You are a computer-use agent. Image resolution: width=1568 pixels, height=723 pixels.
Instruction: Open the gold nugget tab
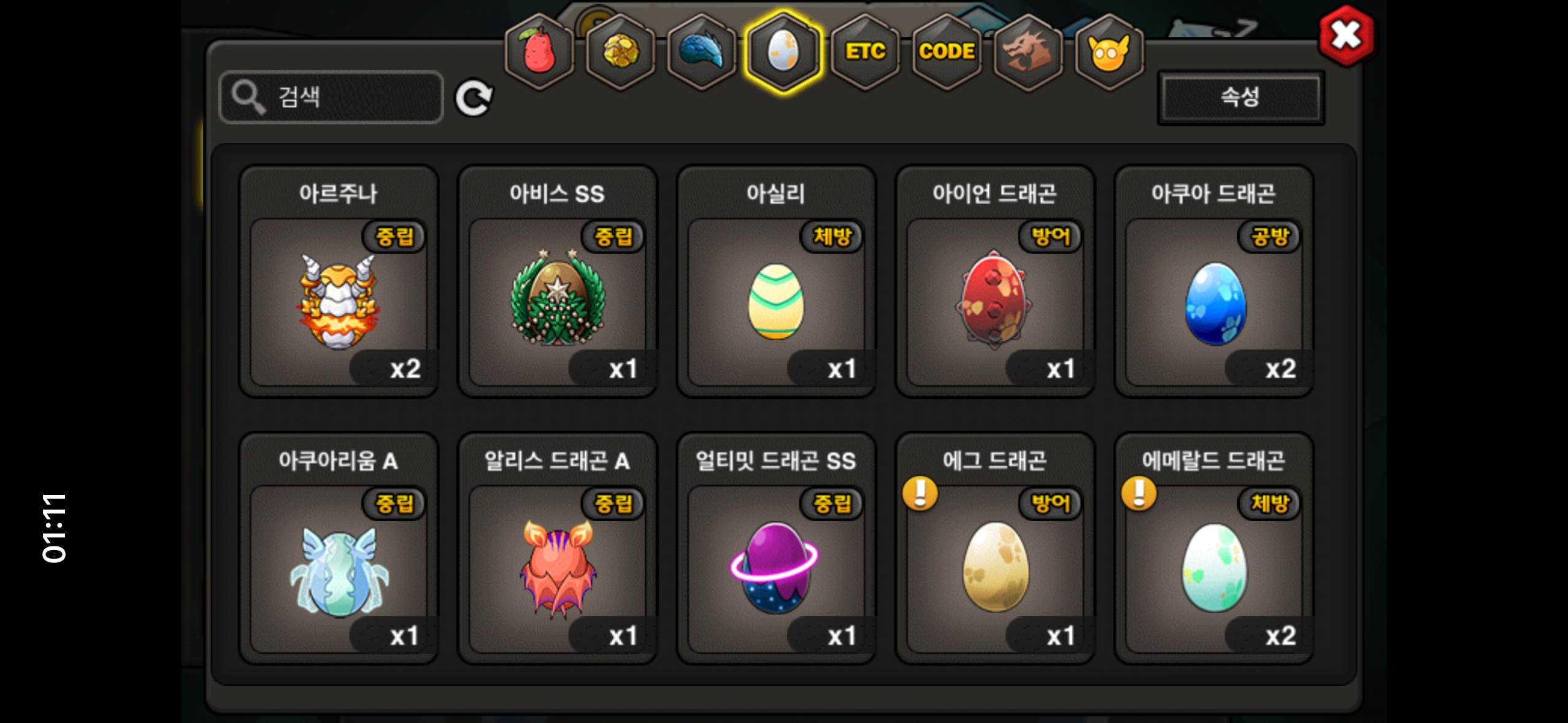tap(620, 52)
